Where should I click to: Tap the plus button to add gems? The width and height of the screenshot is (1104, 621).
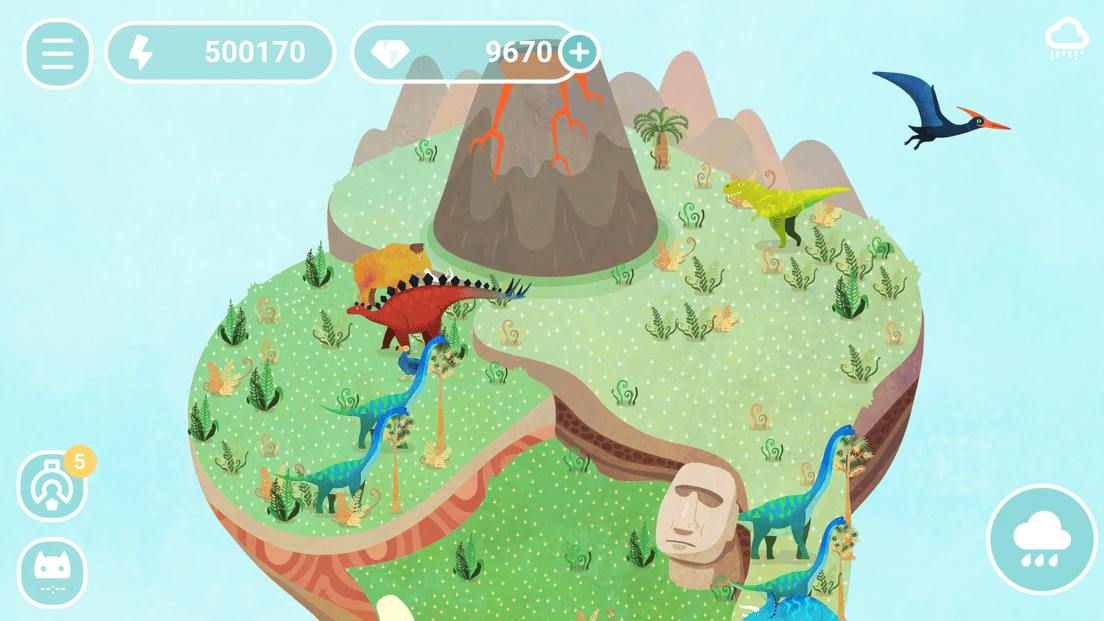(x=579, y=52)
